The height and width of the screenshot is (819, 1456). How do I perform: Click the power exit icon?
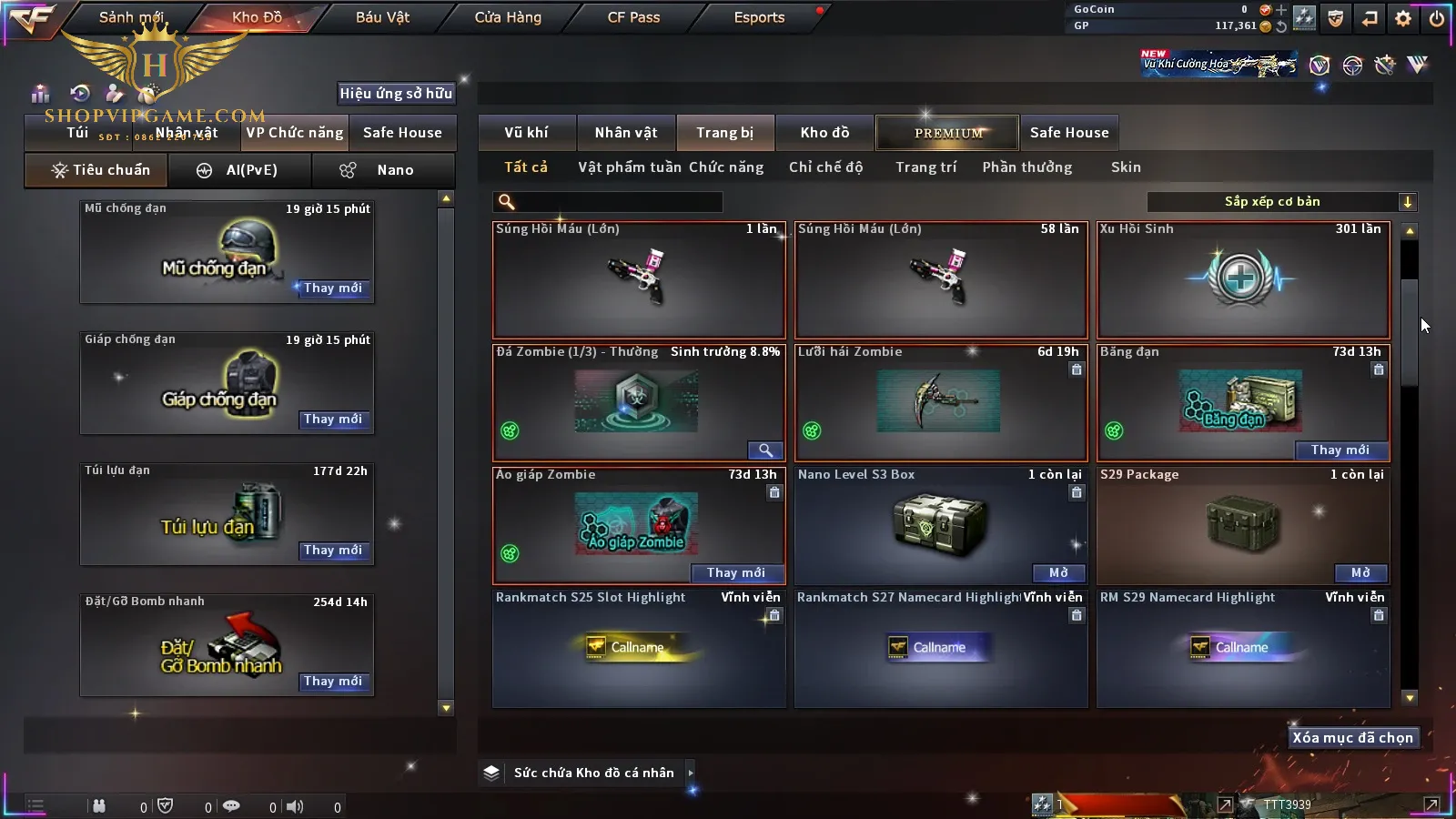tap(1437, 18)
